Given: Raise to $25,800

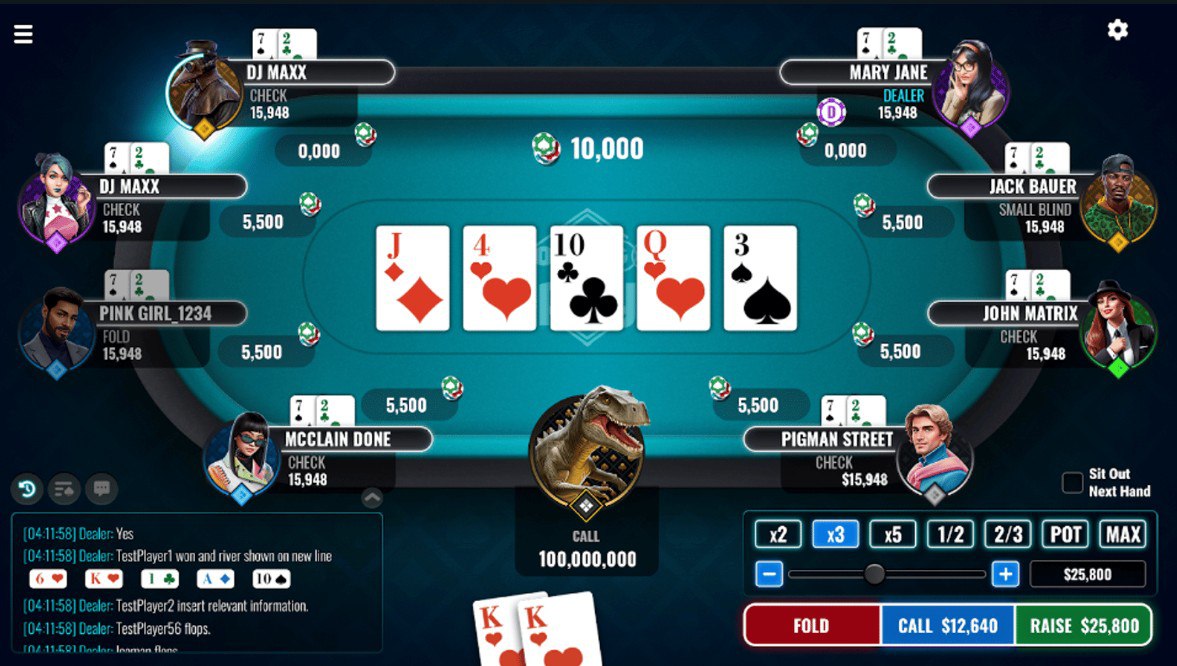Looking at the screenshot, I should (x=1084, y=626).
